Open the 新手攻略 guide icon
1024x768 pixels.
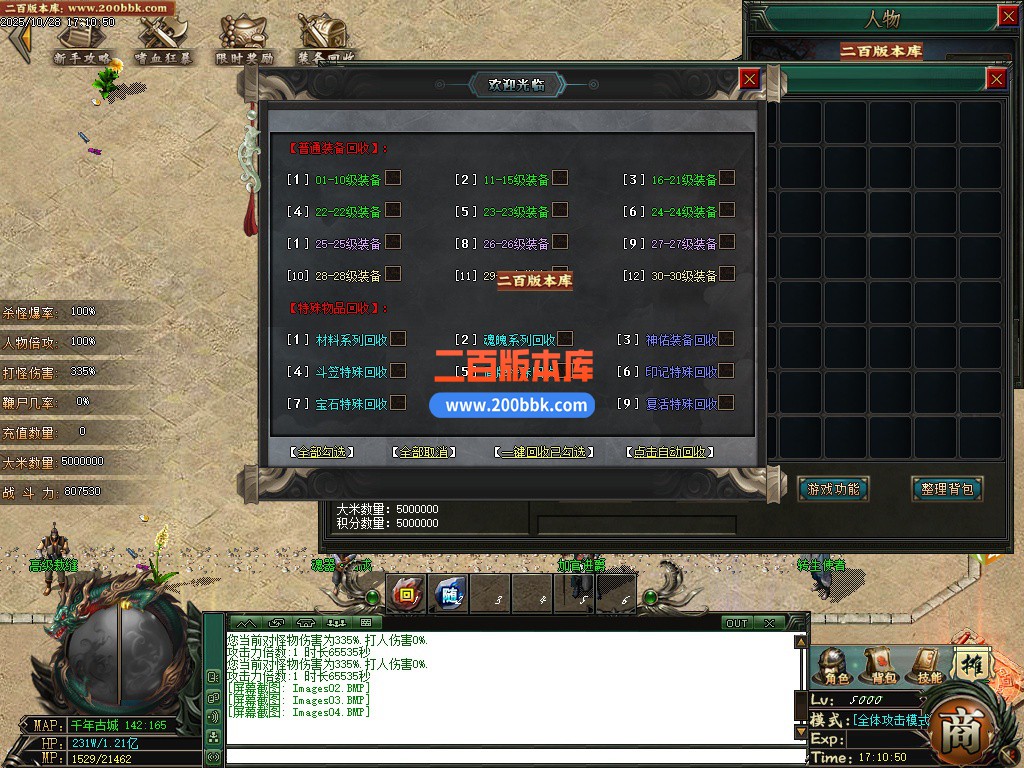82,40
